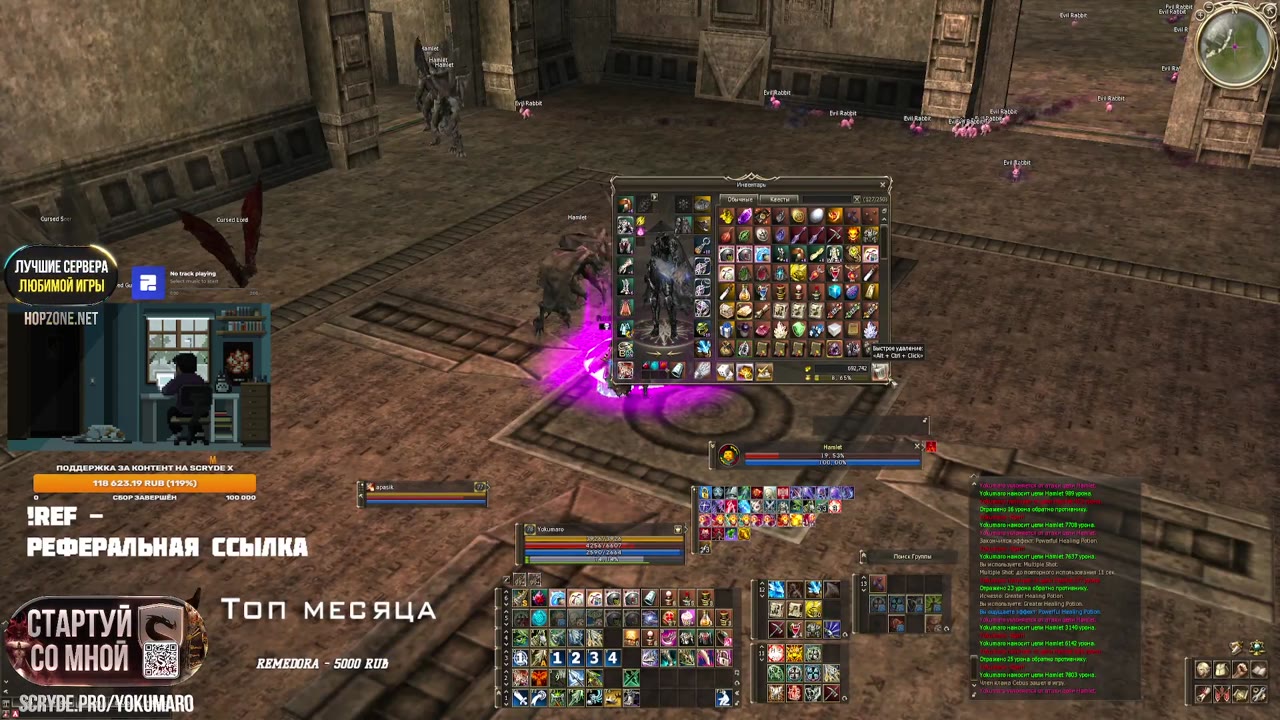Switch to the Квесты inventory tab
The image size is (1280, 720).
click(779, 199)
